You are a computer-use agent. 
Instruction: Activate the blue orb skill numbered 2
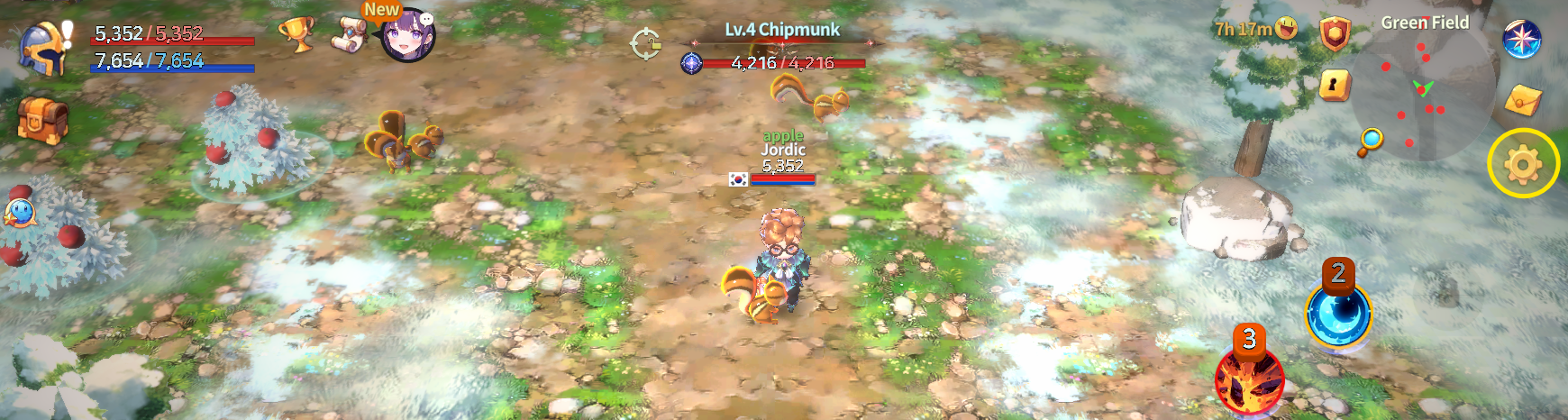coord(1338,315)
